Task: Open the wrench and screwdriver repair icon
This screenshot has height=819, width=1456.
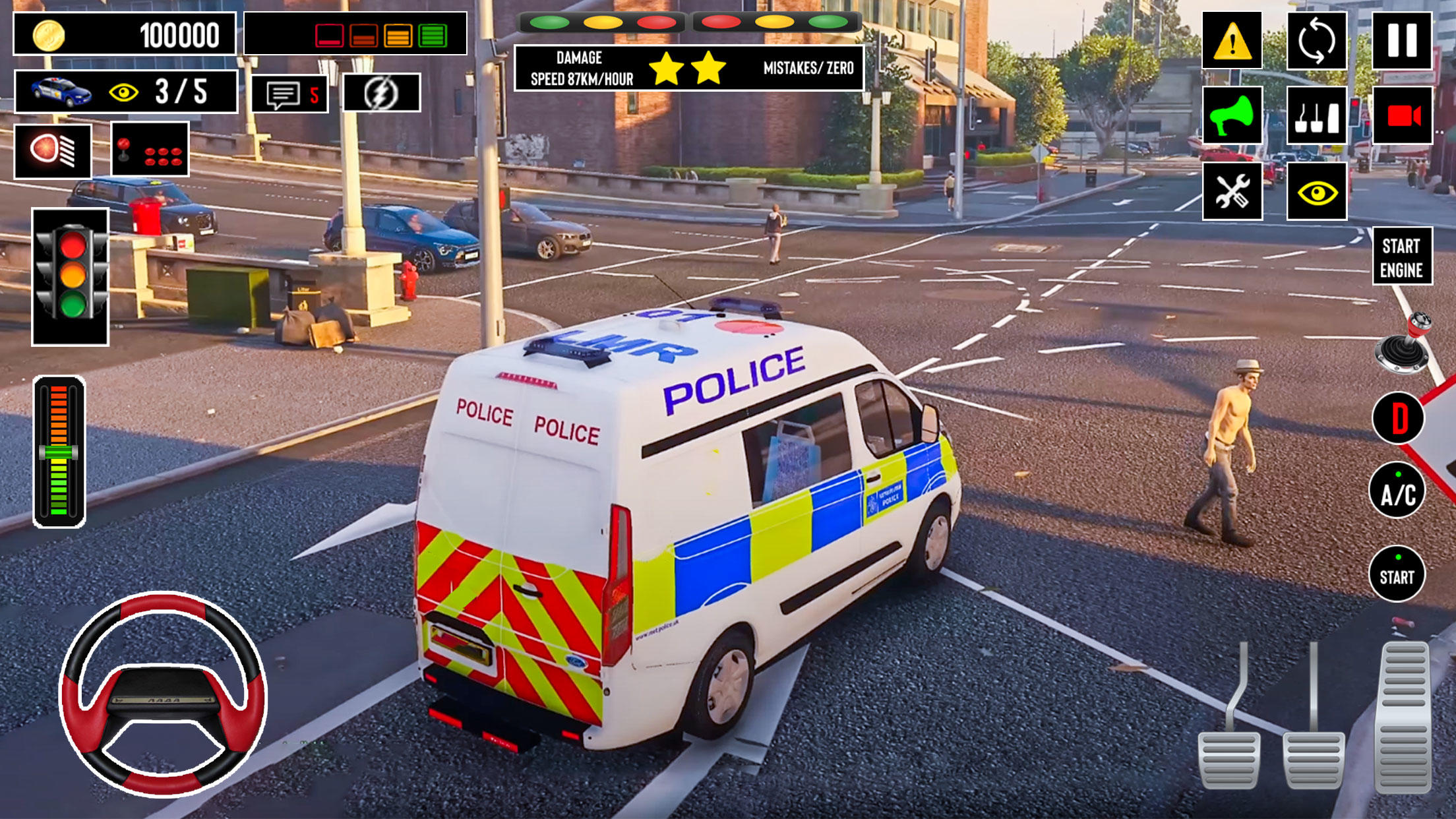Action: pyautogui.click(x=1232, y=192)
